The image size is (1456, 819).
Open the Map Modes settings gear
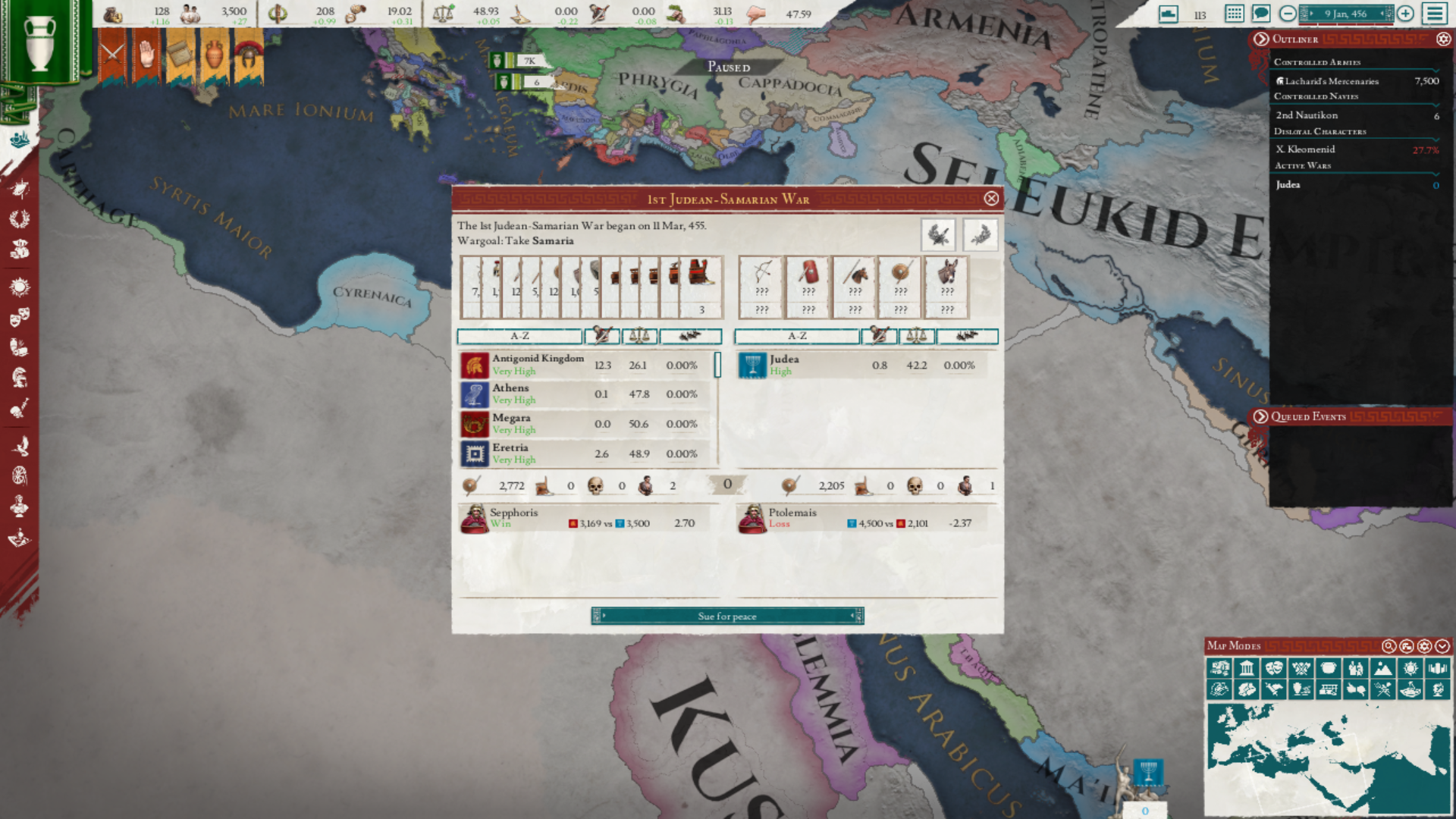pyautogui.click(x=1424, y=647)
